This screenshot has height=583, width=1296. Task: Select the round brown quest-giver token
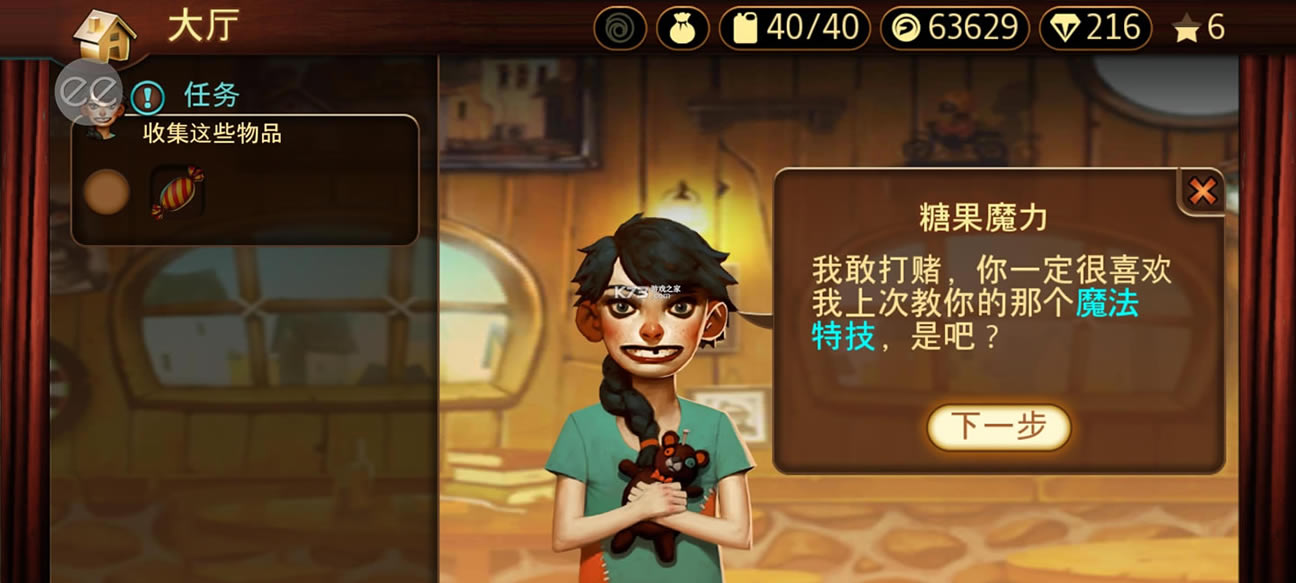point(105,192)
